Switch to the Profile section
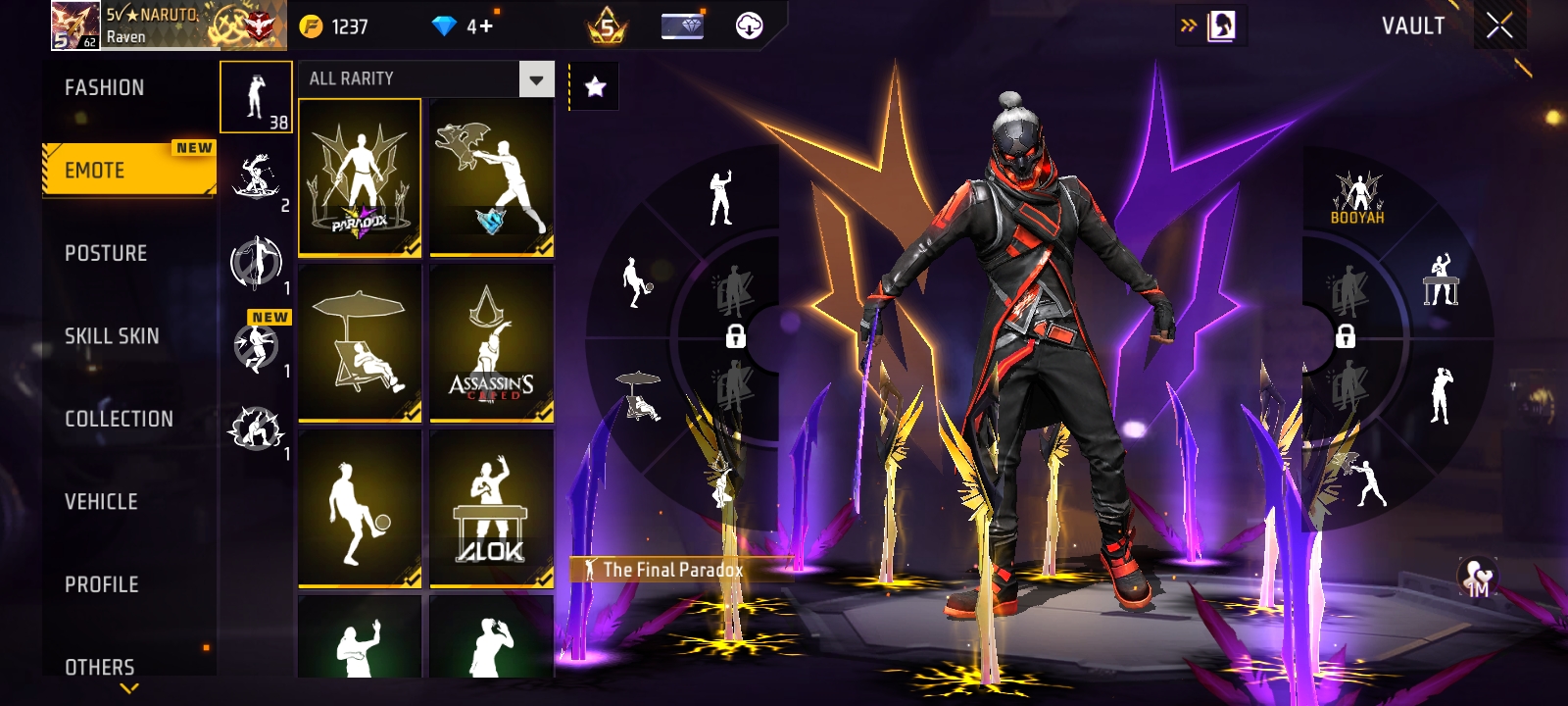 [102, 584]
